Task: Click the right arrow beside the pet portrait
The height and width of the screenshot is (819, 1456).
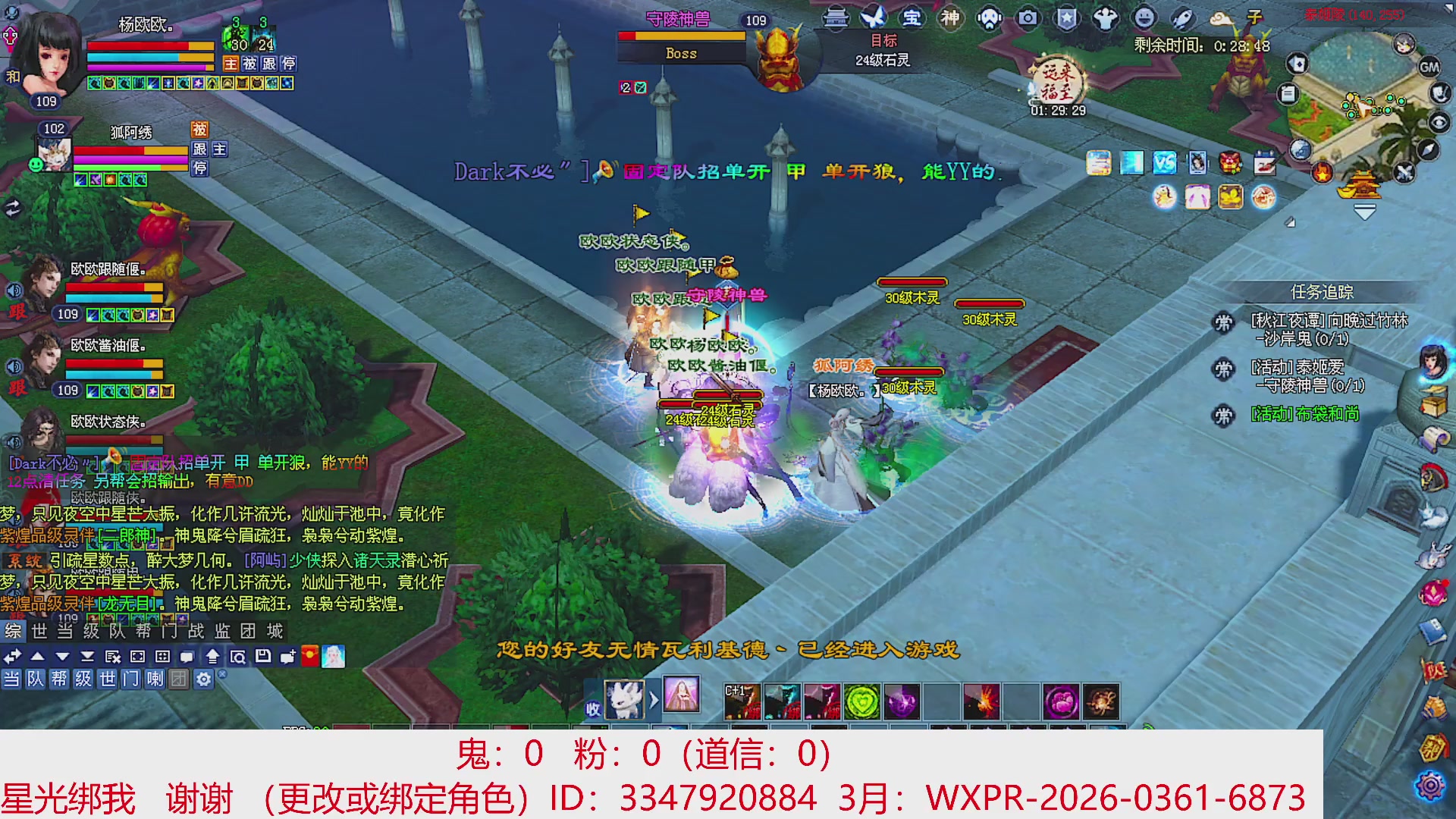Action: (654, 698)
